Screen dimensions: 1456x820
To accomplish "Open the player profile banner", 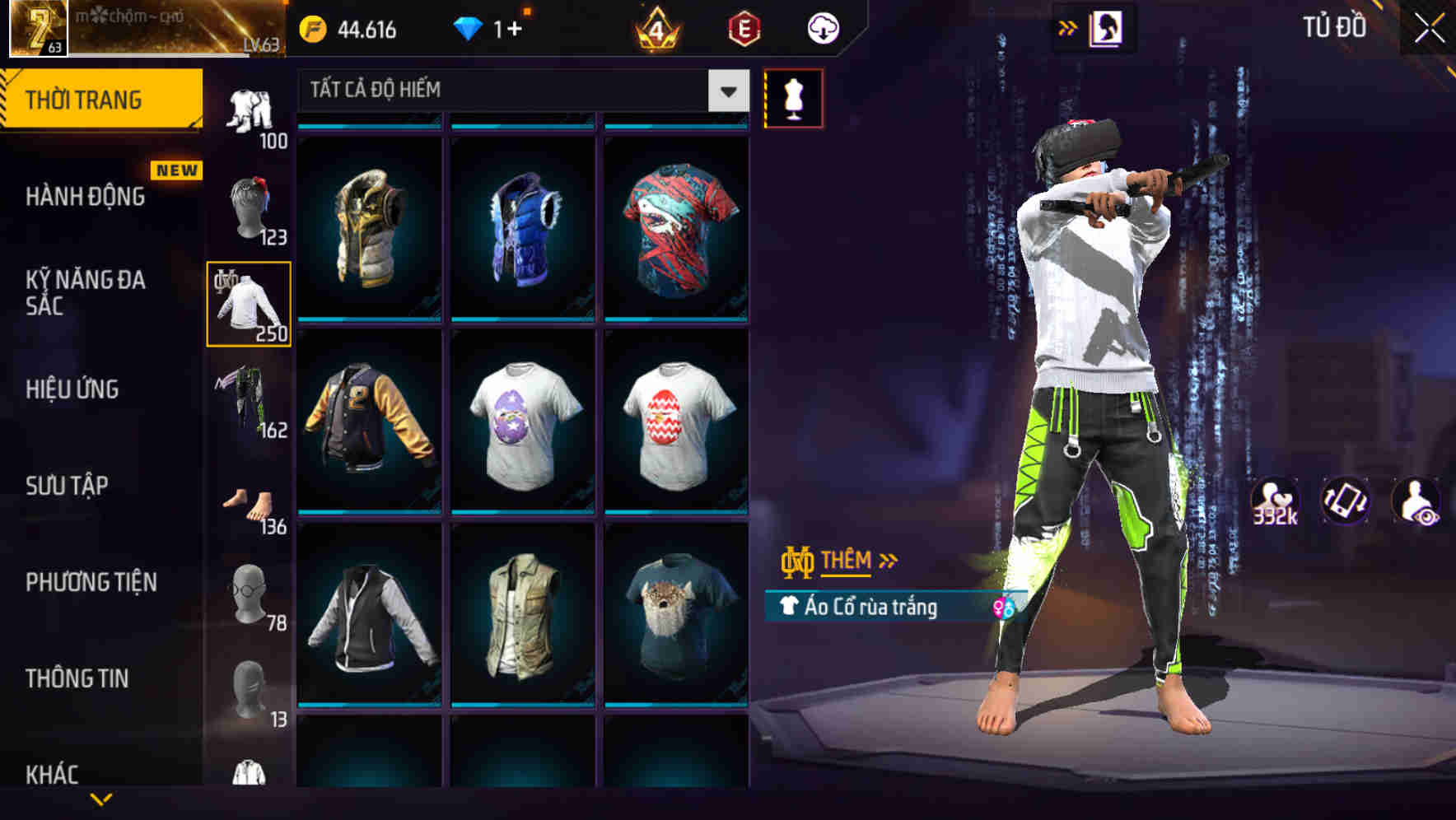I will point(148,30).
